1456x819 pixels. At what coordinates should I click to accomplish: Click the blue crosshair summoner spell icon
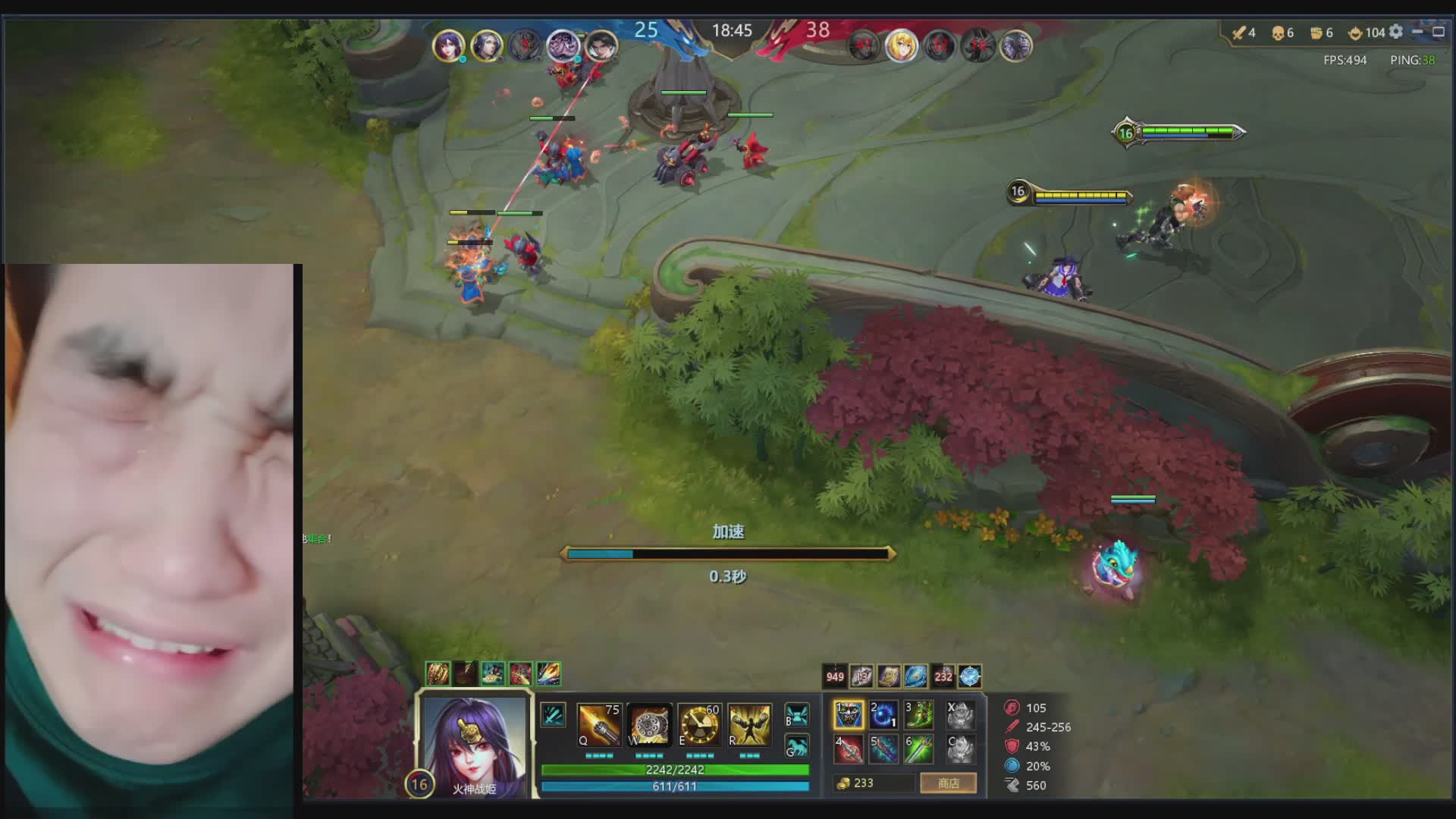970,676
